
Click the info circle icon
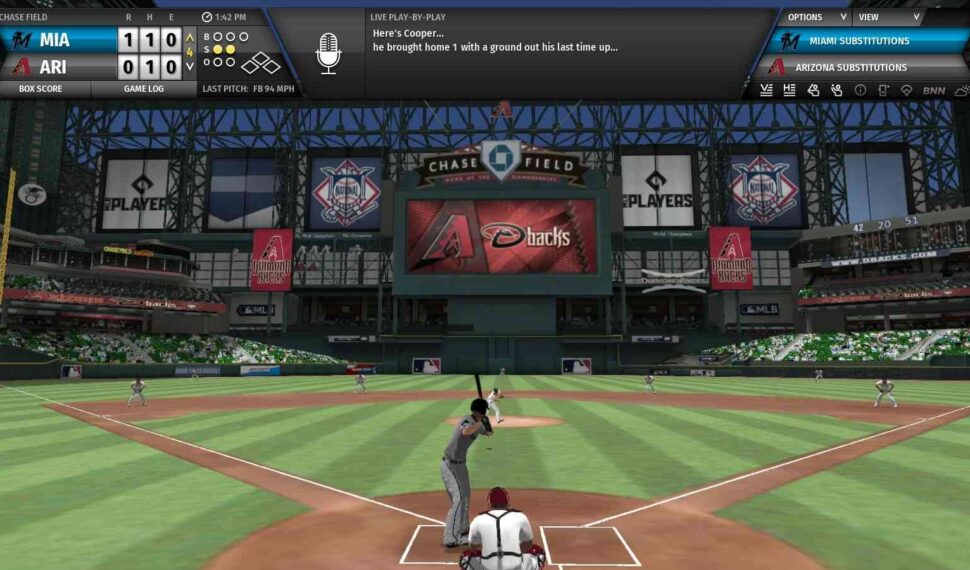(x=860, y=90)
